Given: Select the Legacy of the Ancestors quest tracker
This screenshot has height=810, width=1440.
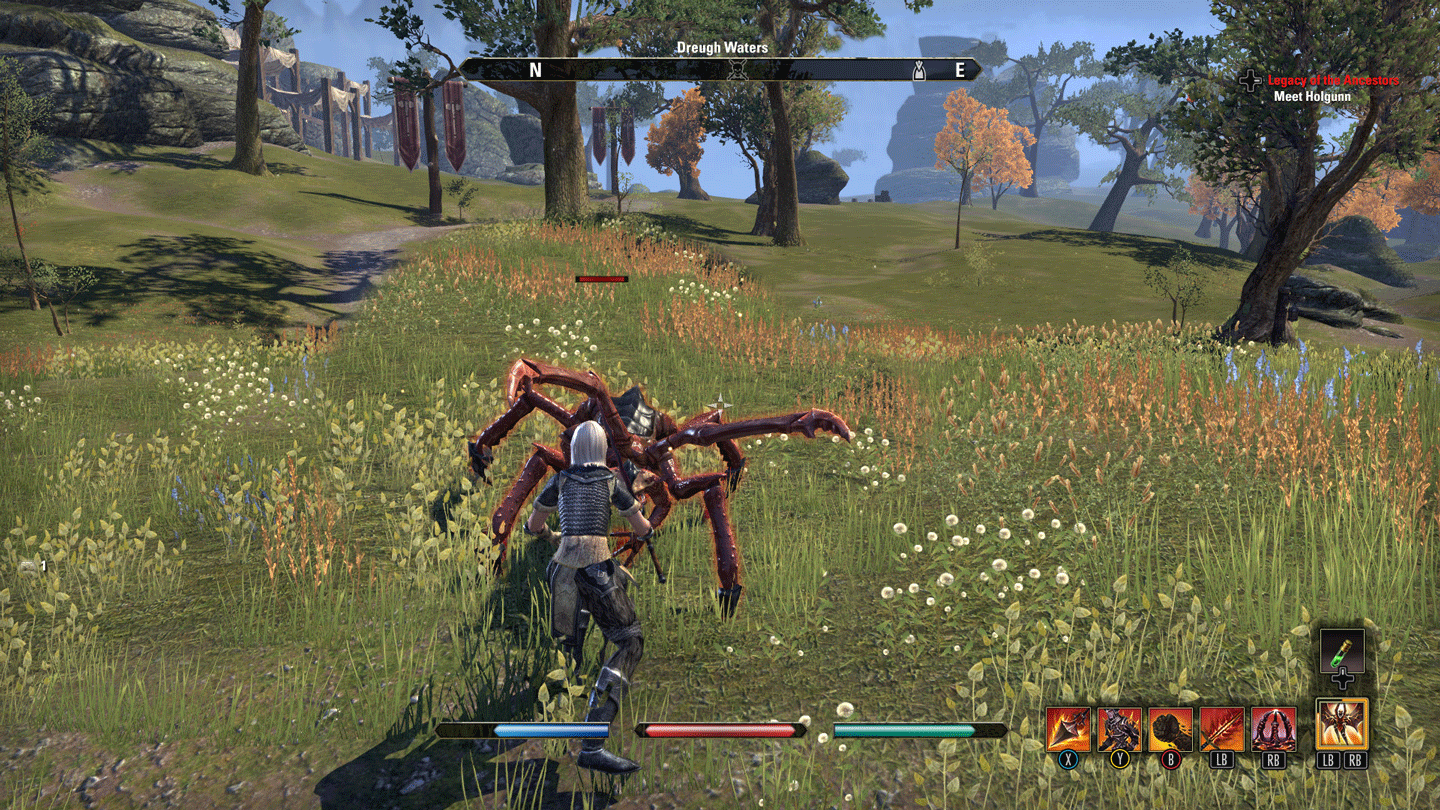Looking at the screenshot, I should coord(1333,80).
